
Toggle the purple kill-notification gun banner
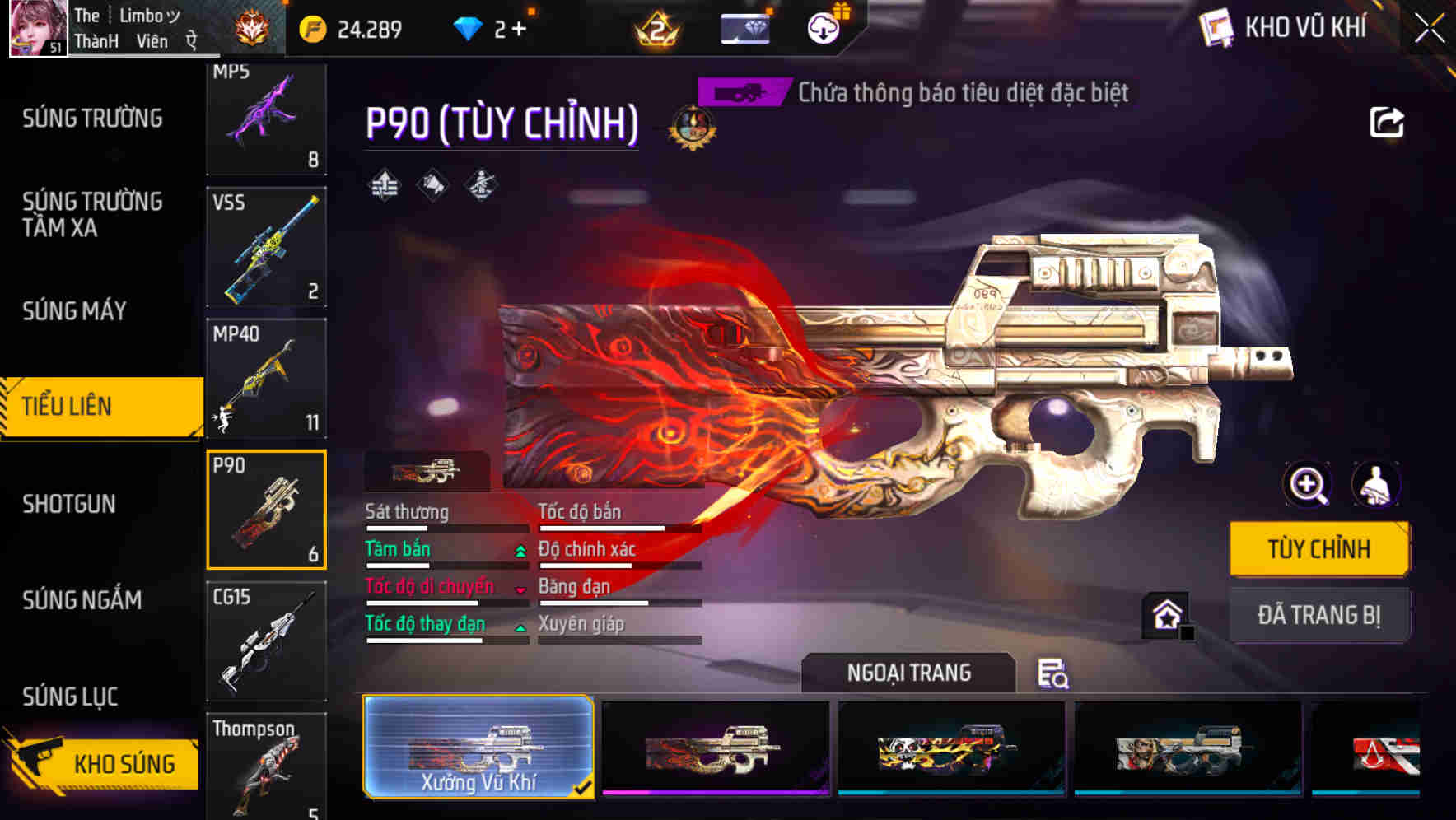740,92
